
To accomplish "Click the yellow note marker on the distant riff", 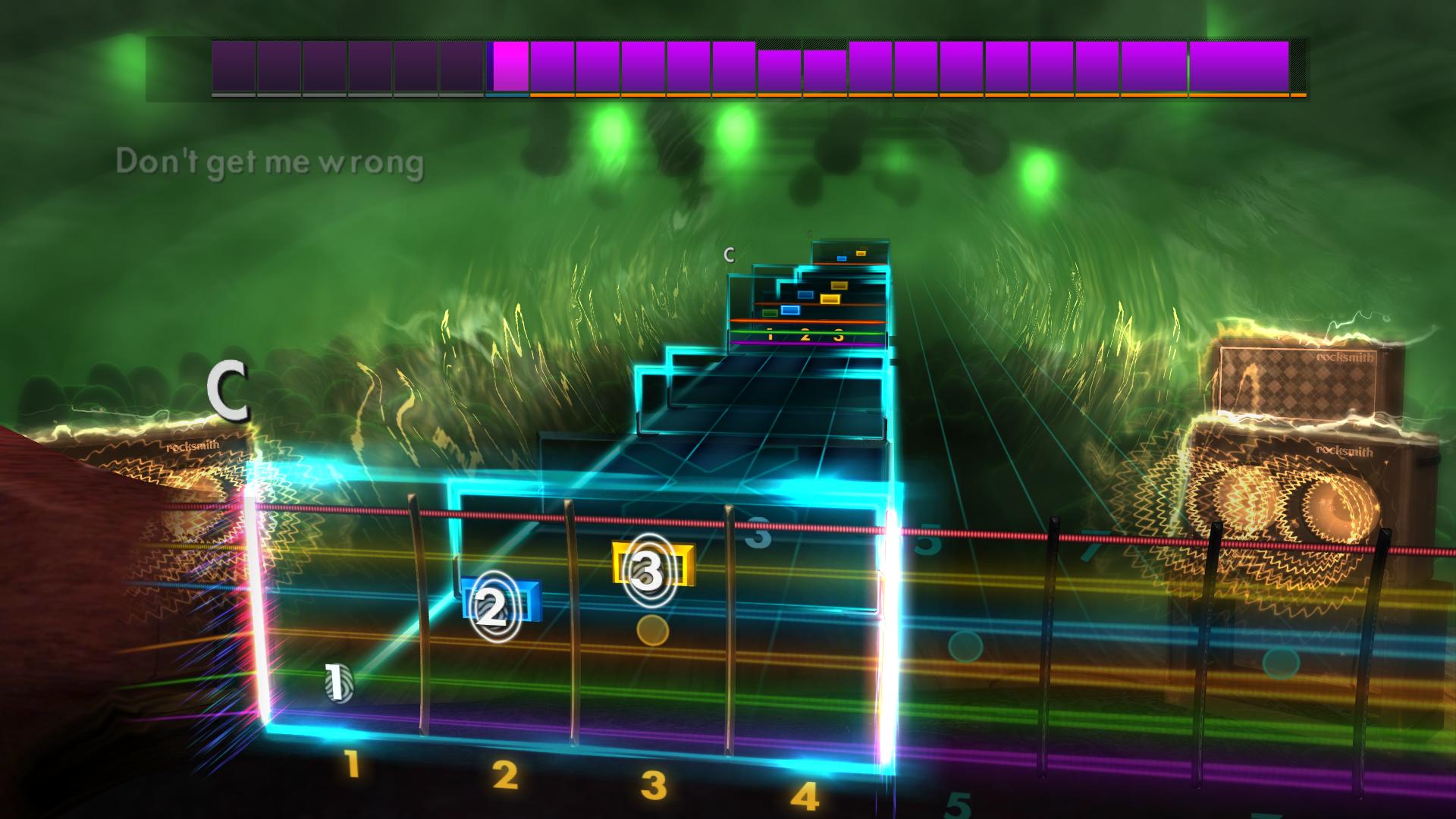I will (x=831, y=299).
